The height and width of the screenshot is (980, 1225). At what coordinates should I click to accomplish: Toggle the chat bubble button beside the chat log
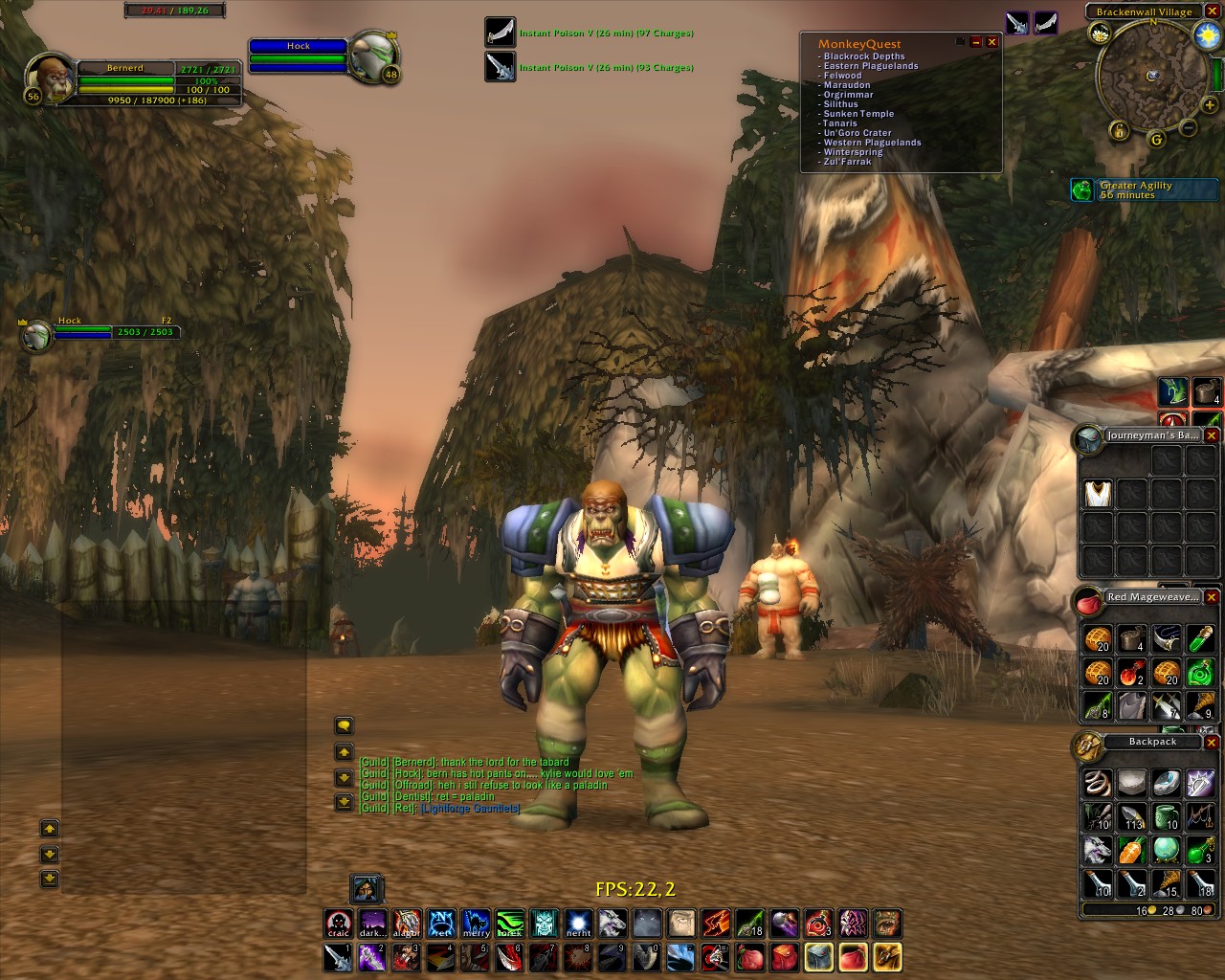tap(345, 725)
